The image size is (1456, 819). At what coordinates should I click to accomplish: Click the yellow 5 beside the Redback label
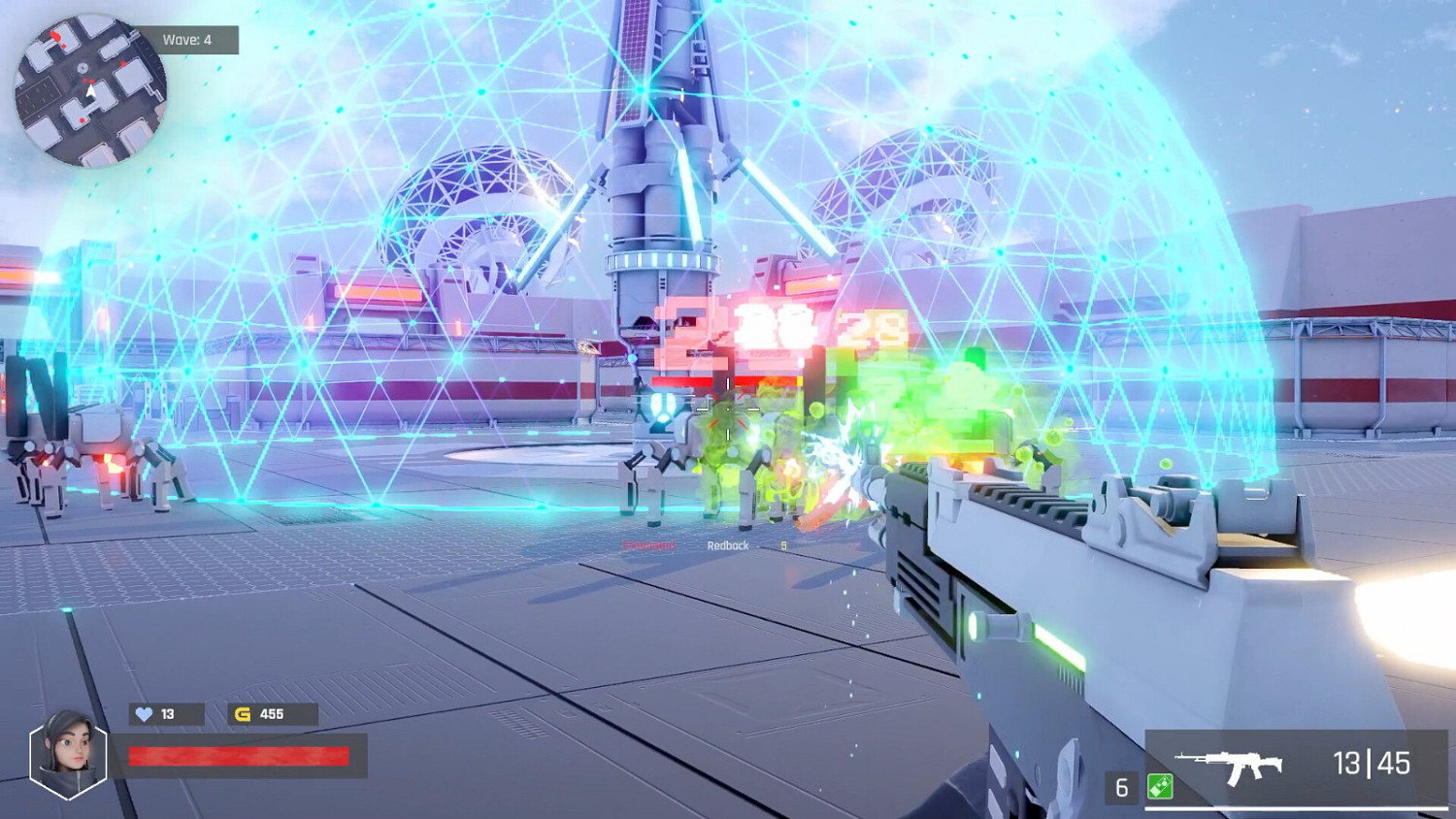[783, 546]
